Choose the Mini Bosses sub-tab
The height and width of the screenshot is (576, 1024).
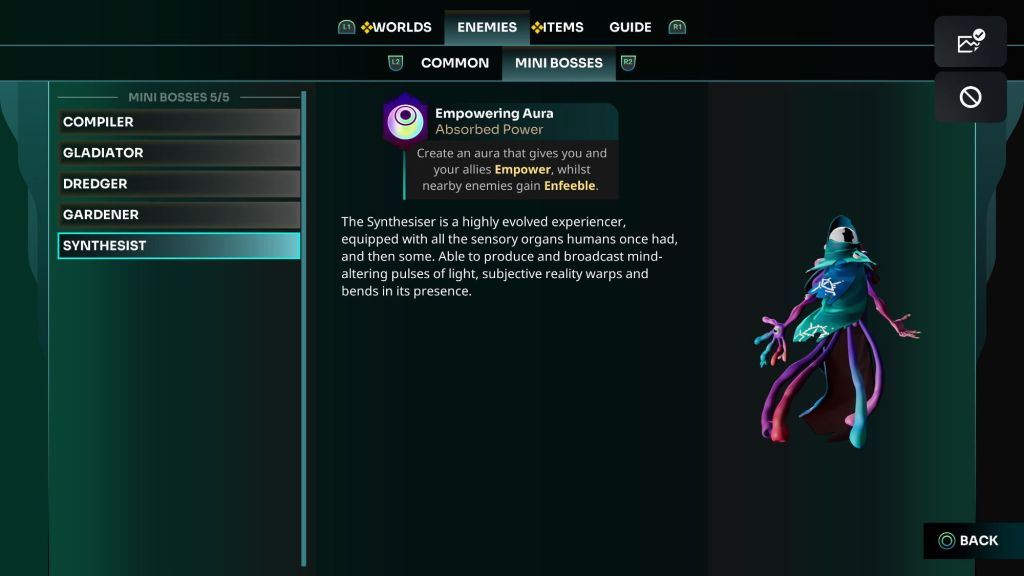(558, 63)
